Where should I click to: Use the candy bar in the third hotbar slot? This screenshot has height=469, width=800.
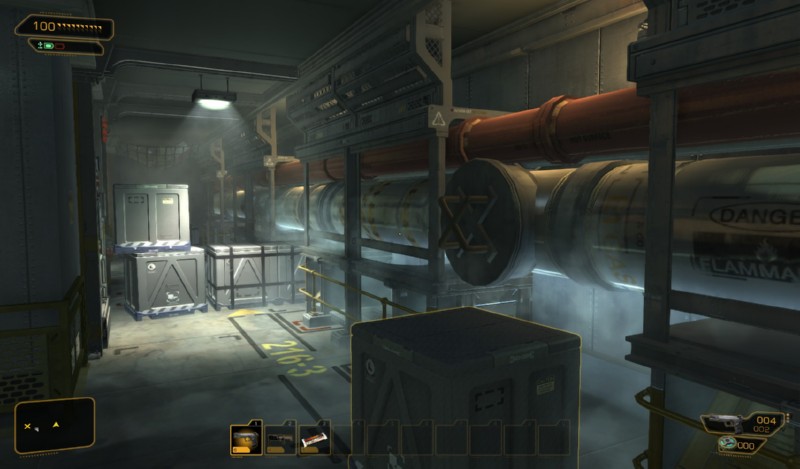314,437
